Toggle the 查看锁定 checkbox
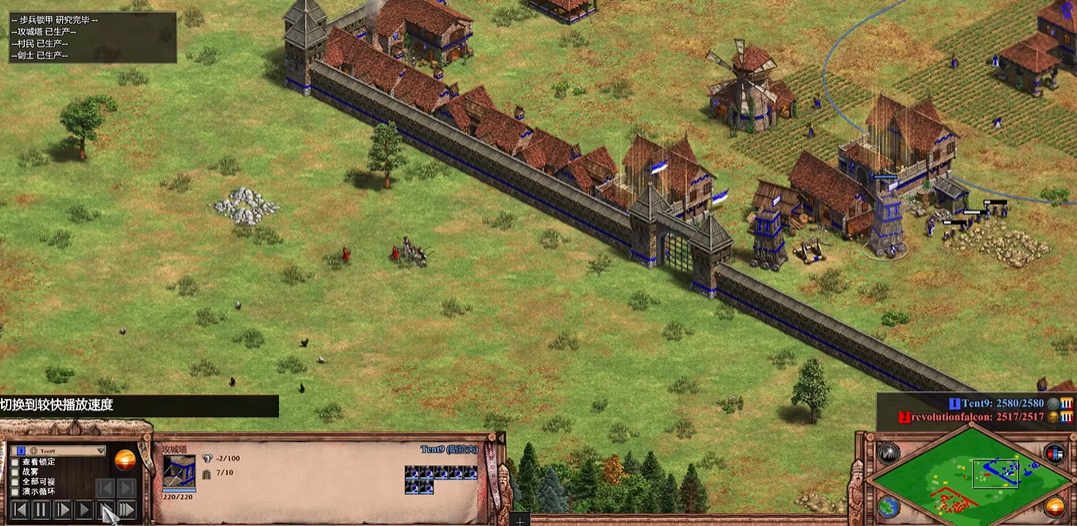The image size is (1077, 526). 15,462
